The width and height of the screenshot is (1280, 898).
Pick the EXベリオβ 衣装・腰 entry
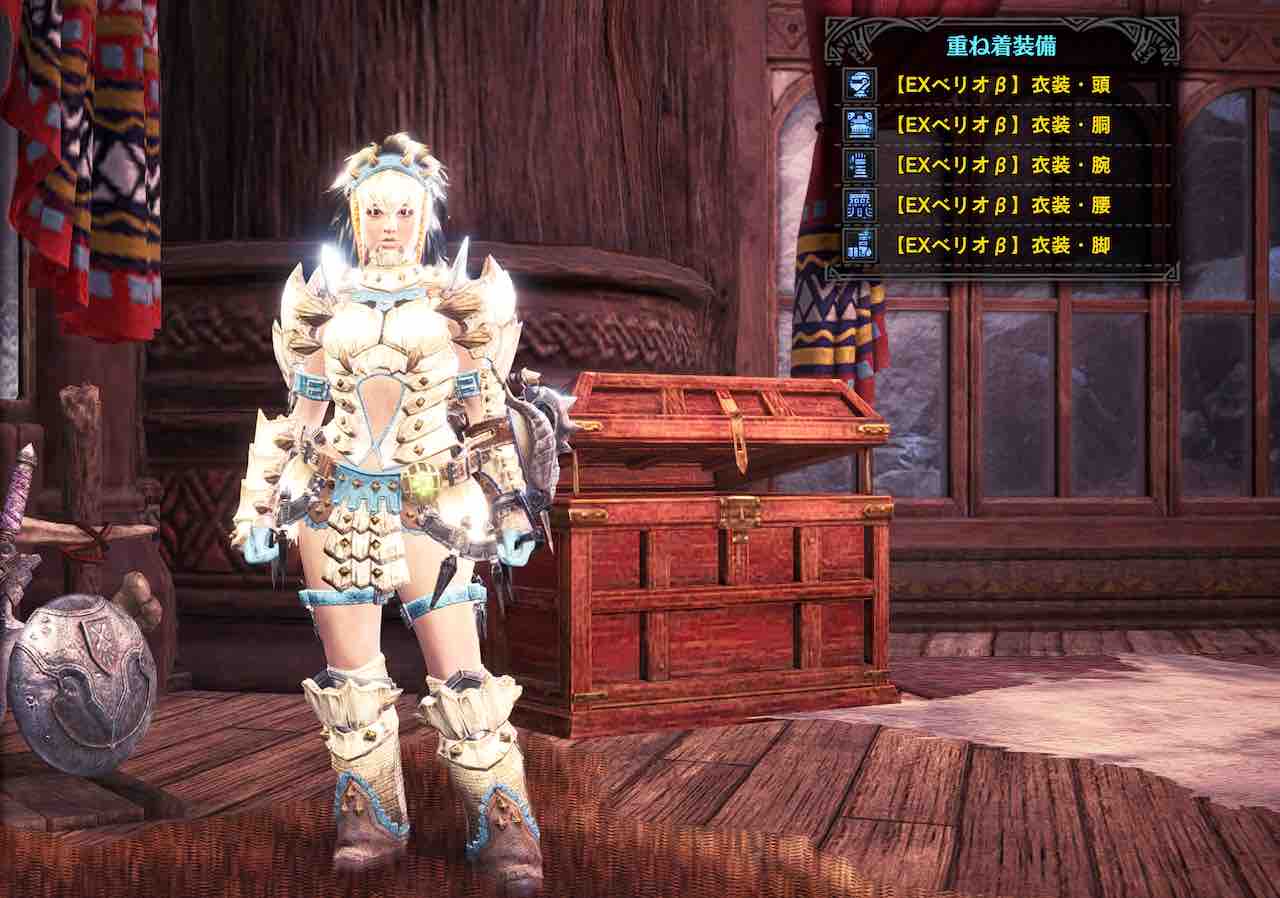pyautogui.click(x=1002, y=205)
